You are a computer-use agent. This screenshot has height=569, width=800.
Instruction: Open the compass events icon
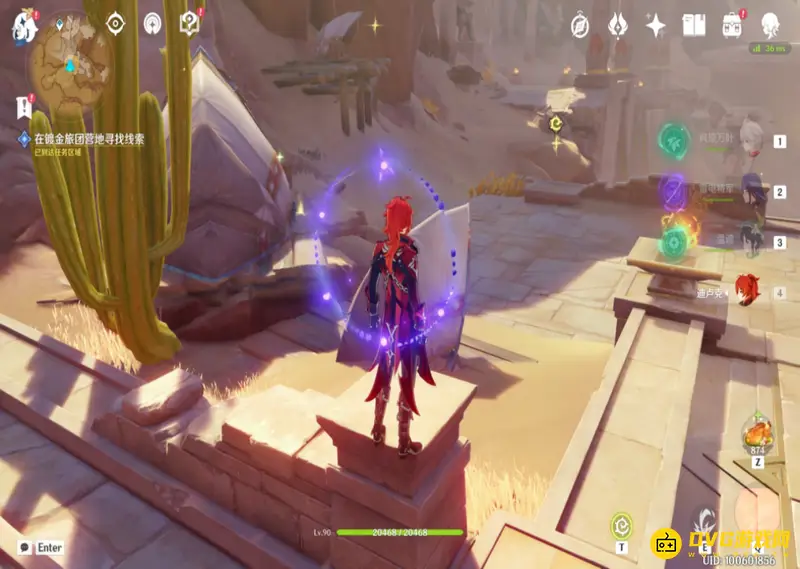(580, 25)
